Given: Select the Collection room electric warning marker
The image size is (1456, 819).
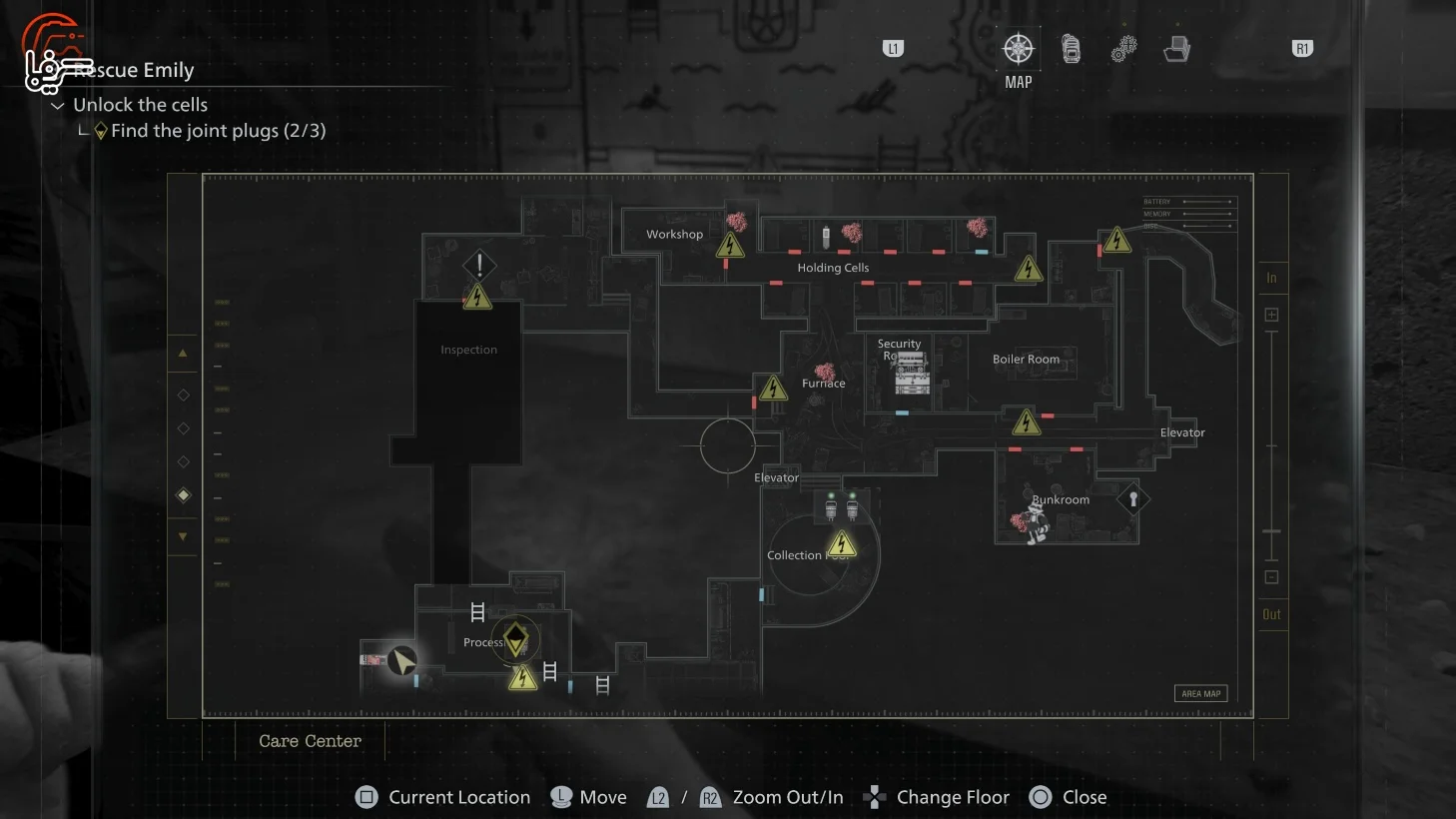Looking at the screenshot, I should (842, 544).
